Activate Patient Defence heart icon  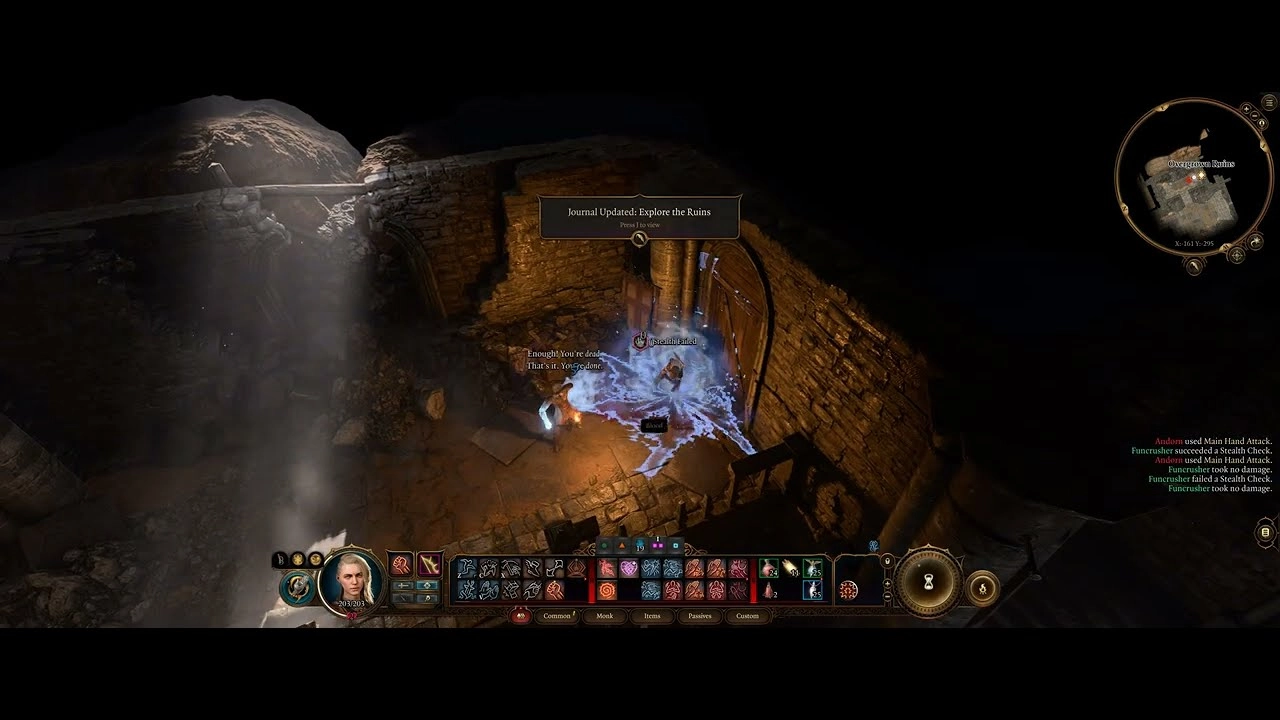(x=630, y=566)
